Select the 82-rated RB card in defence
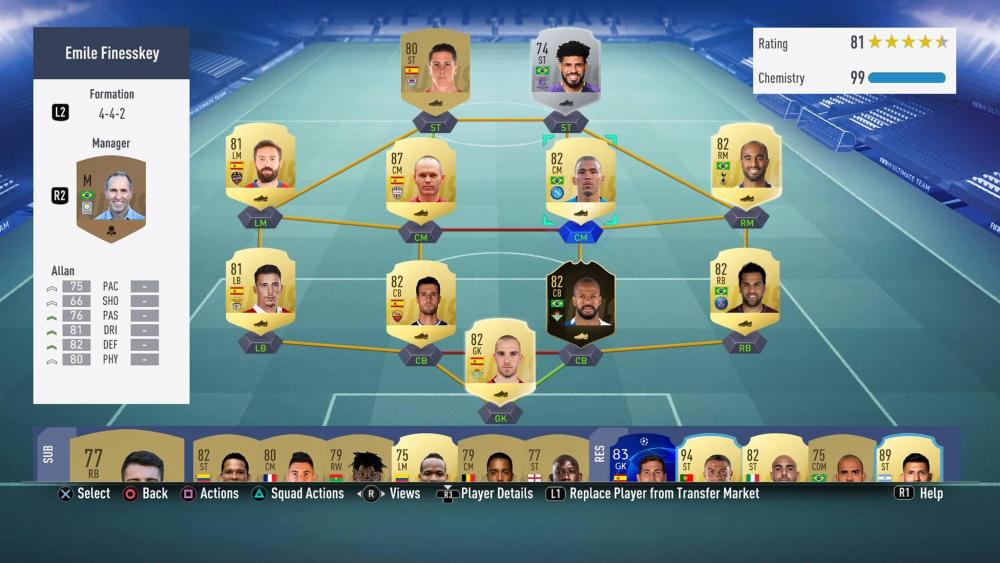The height and width of the screenshot is (563, 1000). pyautogui.click(x=746, y=290)
